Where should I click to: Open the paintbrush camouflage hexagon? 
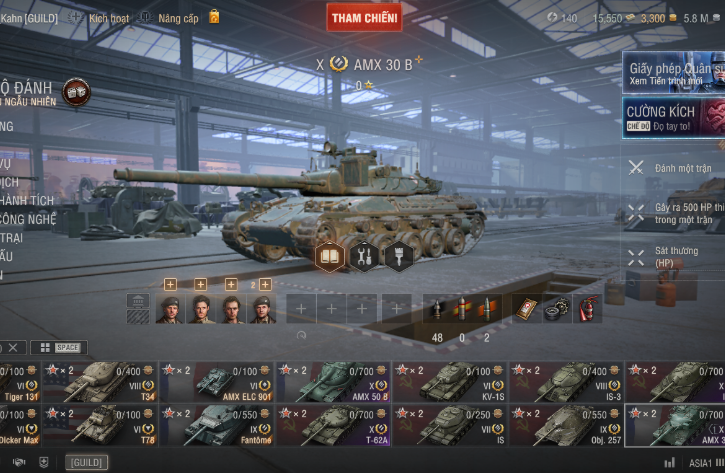(398, 257)
